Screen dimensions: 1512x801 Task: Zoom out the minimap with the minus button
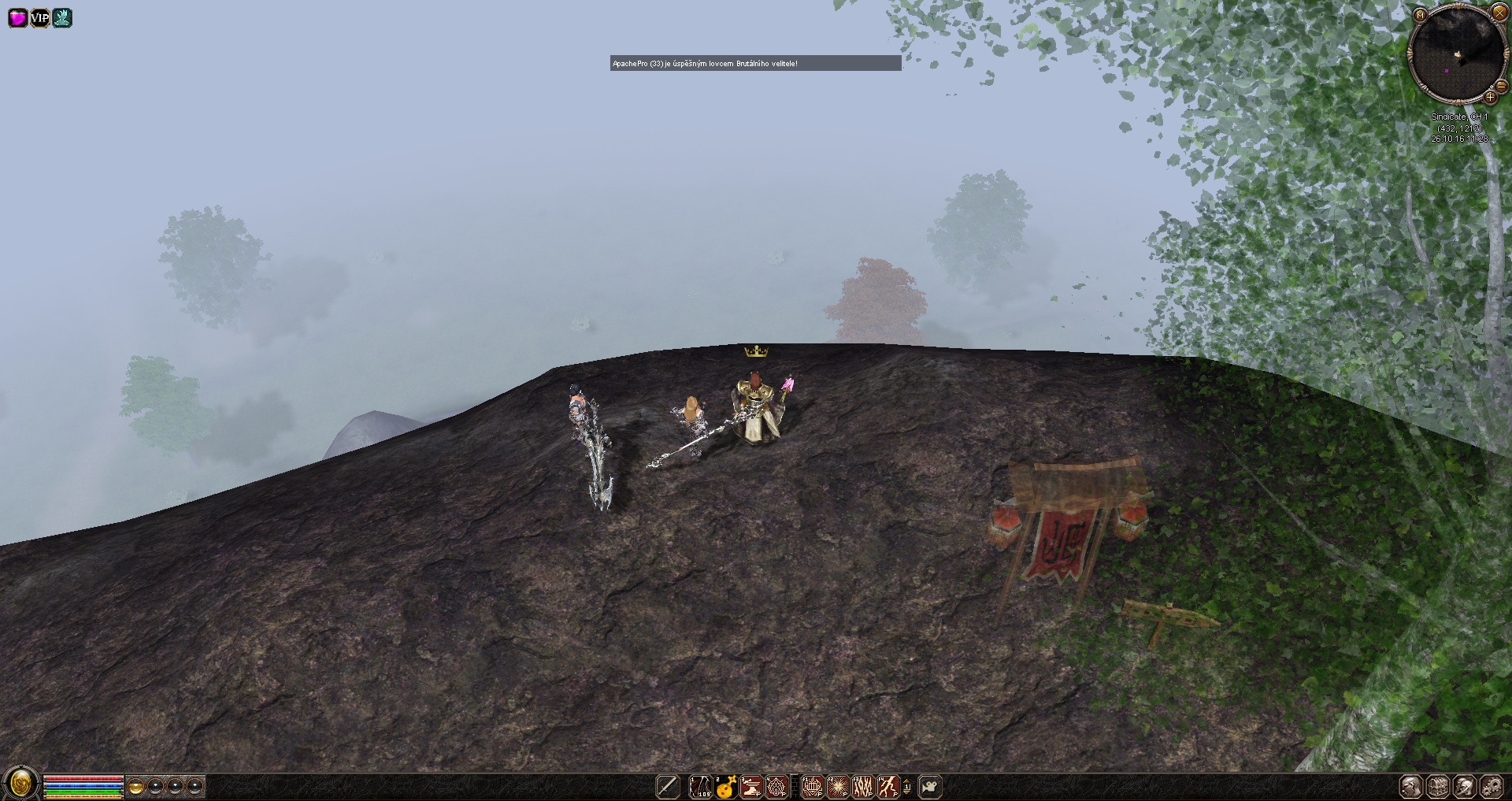(1502, 85)
